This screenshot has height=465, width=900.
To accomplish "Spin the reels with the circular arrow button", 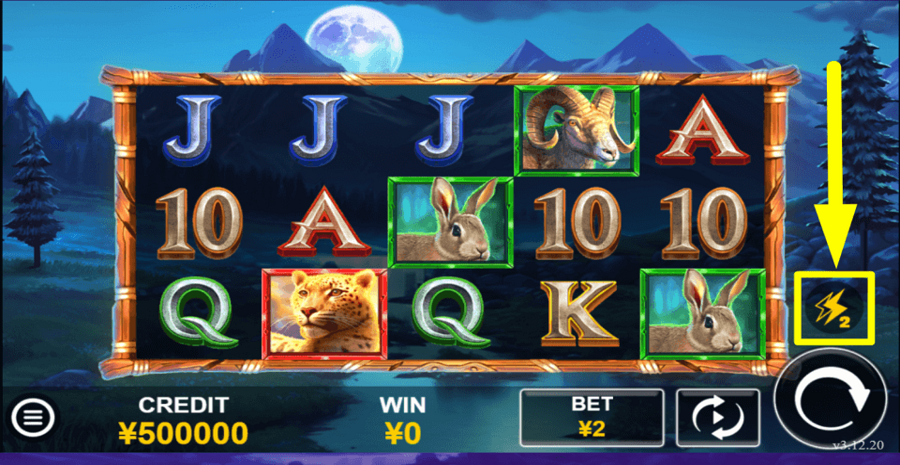I will pos(830,402).
